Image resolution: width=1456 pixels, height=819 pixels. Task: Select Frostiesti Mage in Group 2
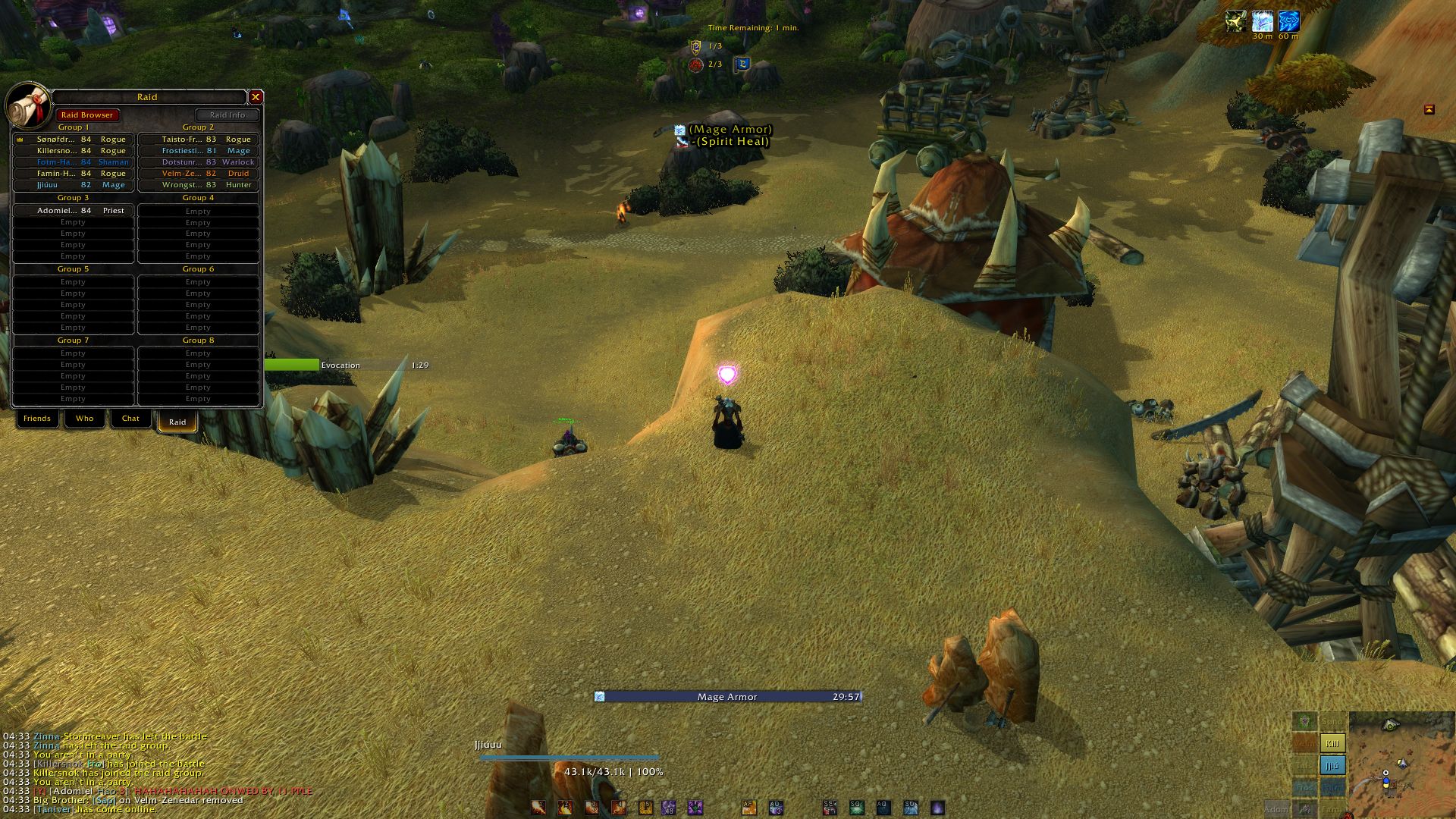199,151
